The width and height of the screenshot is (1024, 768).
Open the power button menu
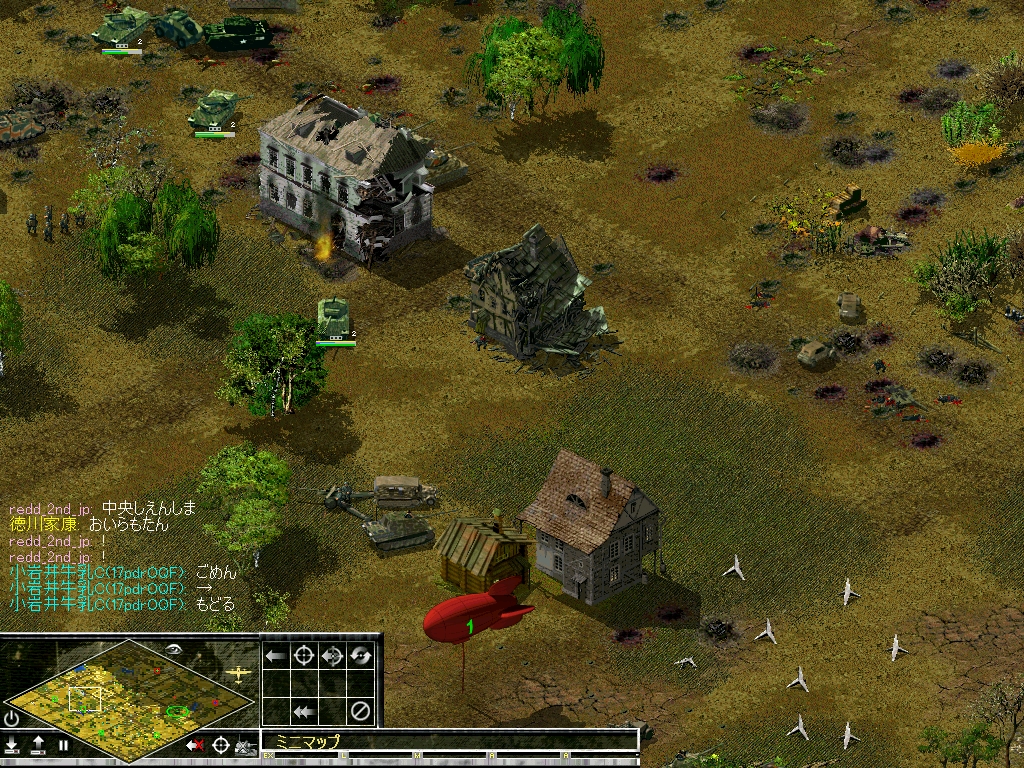coord(12,718)
